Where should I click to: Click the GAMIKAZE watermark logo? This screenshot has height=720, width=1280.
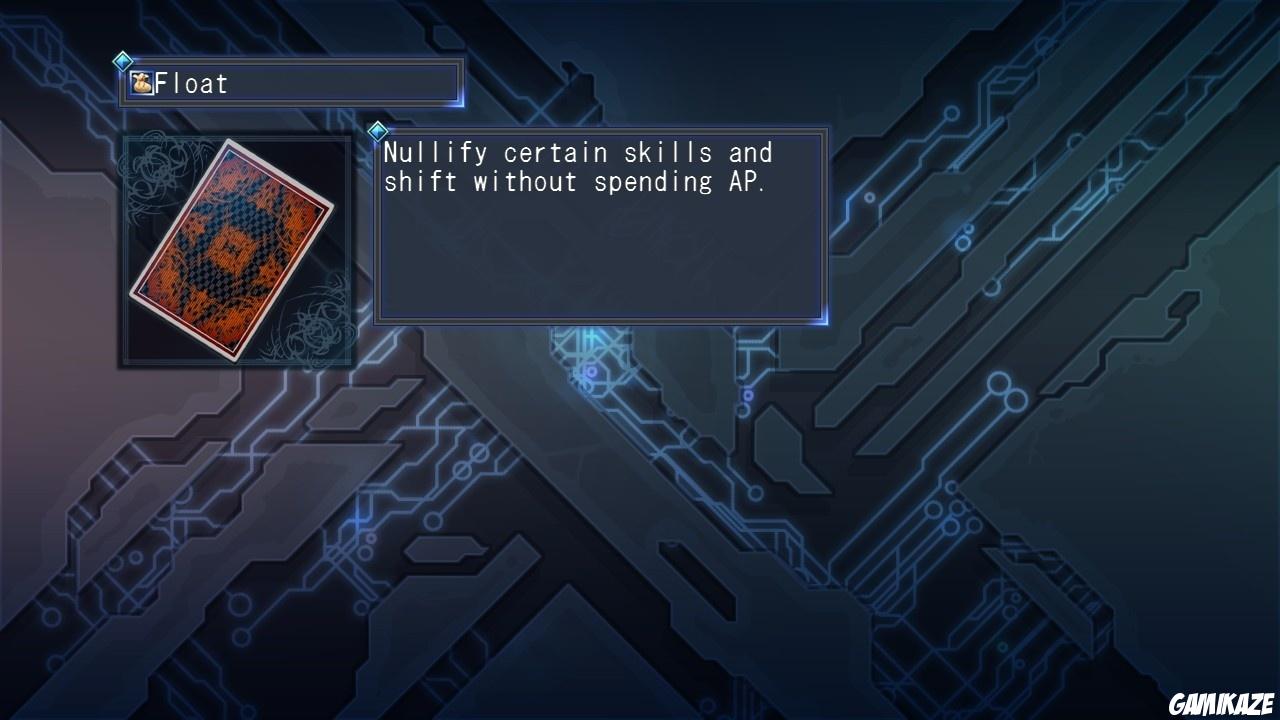(1219, 700)
